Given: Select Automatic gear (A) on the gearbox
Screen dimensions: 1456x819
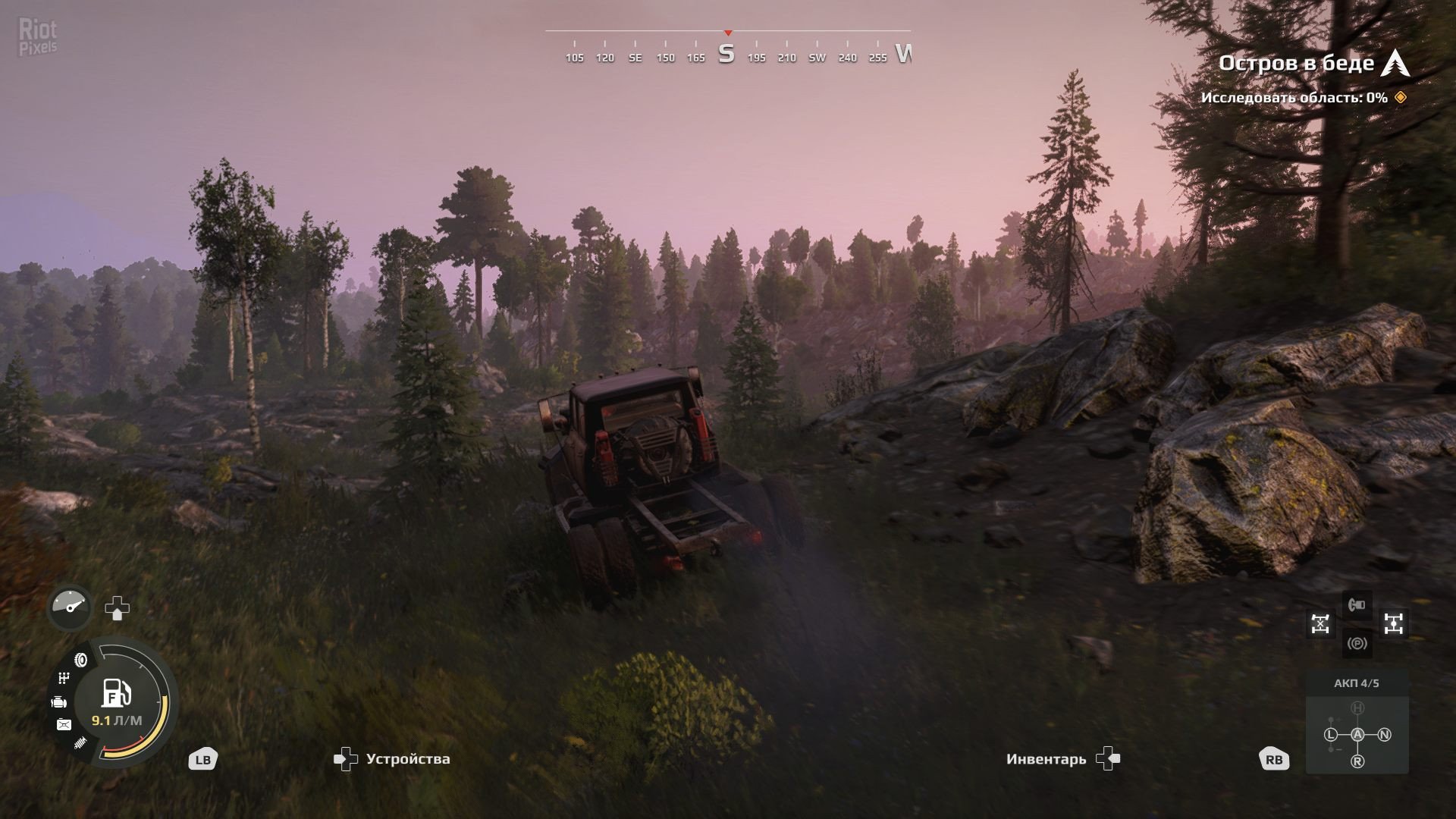Looking at the screenshot, I should tap(1357, 734).
